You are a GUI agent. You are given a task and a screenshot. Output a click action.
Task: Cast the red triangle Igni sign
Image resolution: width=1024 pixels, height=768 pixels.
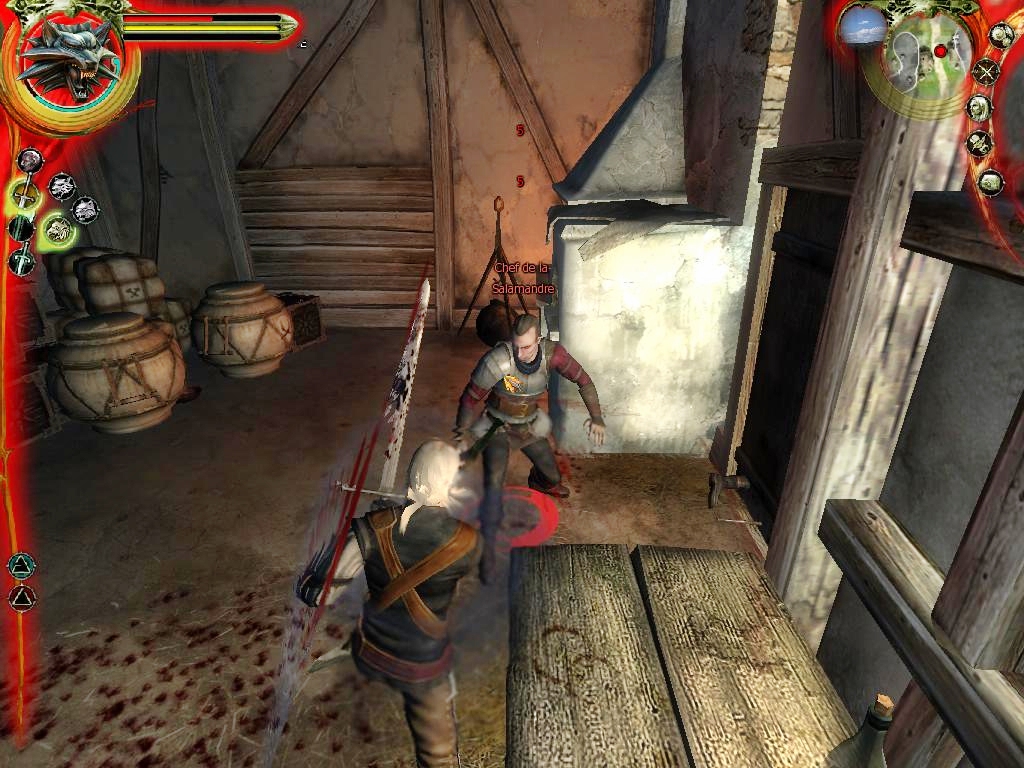point(20,598)
